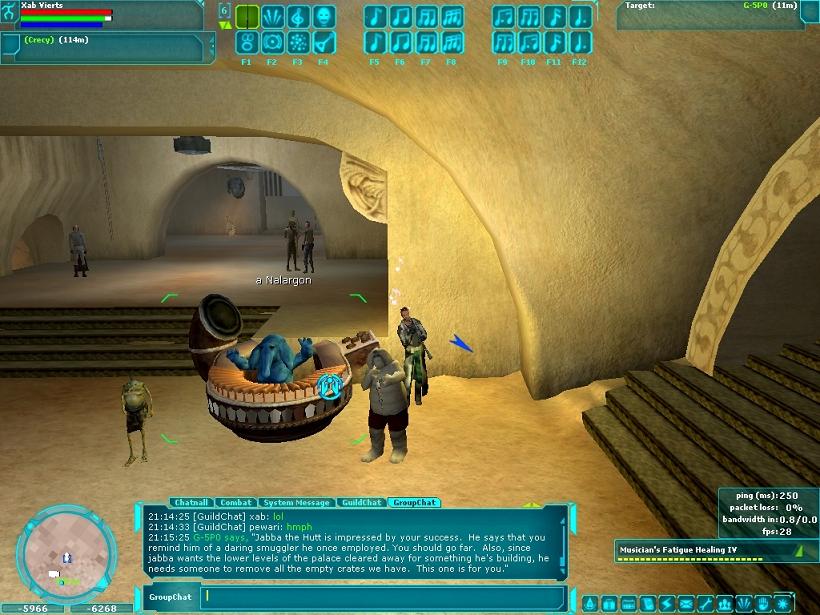The image size is (820, 615).
Task: Click the wrench options button
Action: [706, 604]
